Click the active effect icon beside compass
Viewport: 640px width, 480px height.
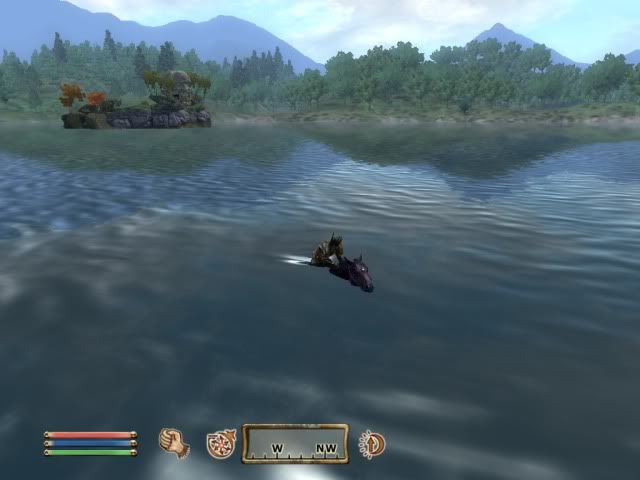click(372, 444)
